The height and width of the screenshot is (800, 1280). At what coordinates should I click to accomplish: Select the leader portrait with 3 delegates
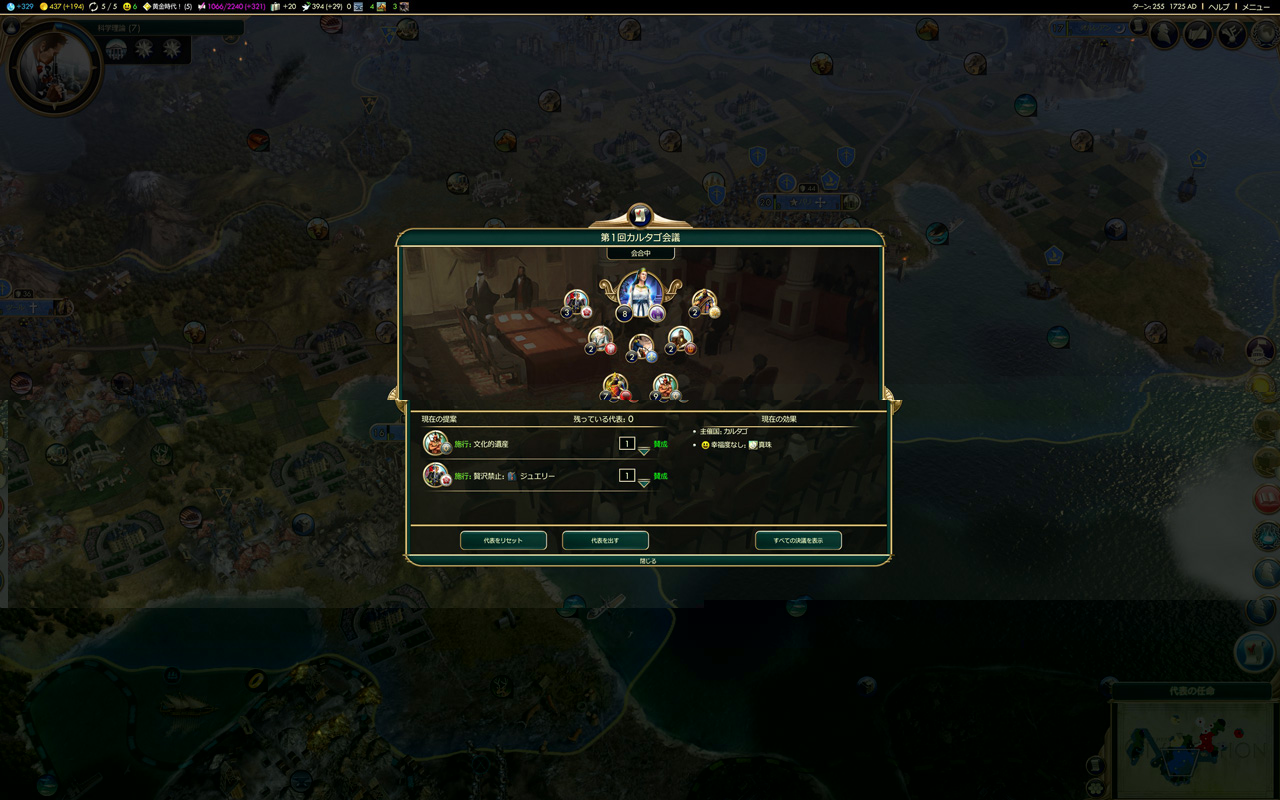[576, 302]
